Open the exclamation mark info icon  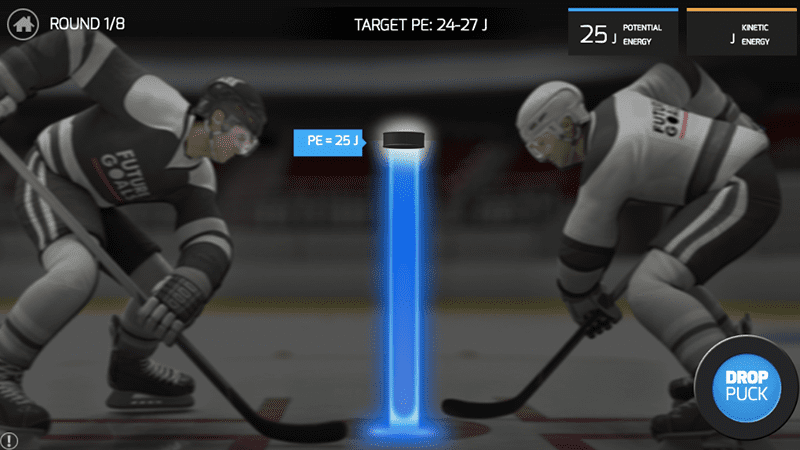9,440
